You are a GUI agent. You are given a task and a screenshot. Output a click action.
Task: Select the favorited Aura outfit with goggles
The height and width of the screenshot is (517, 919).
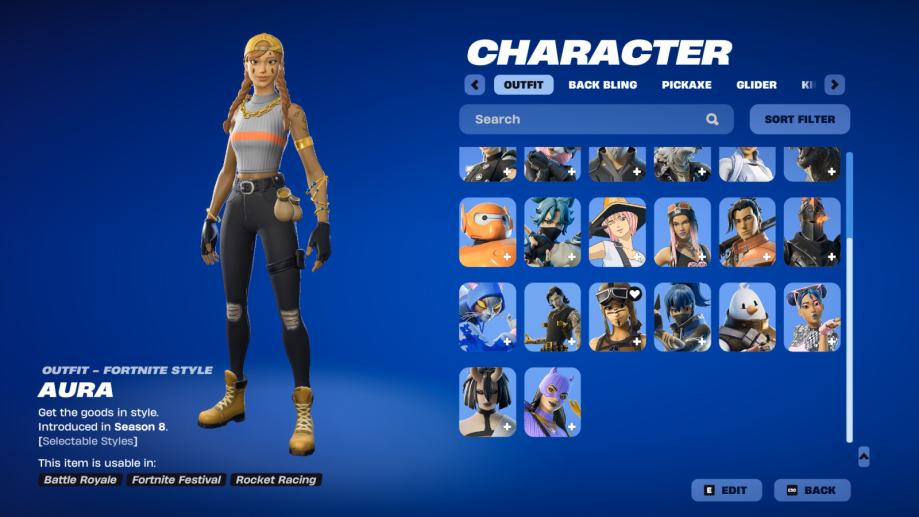(x=617, y=317)
